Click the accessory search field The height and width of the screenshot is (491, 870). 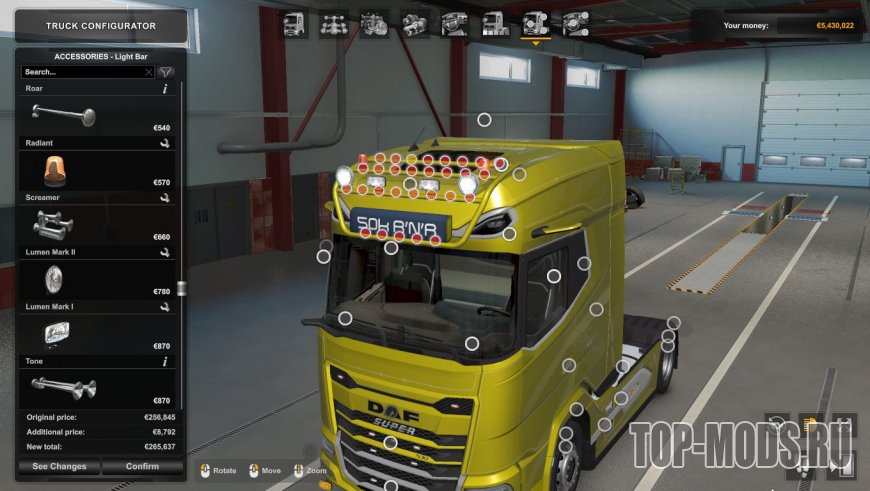(x=82, y=72)
